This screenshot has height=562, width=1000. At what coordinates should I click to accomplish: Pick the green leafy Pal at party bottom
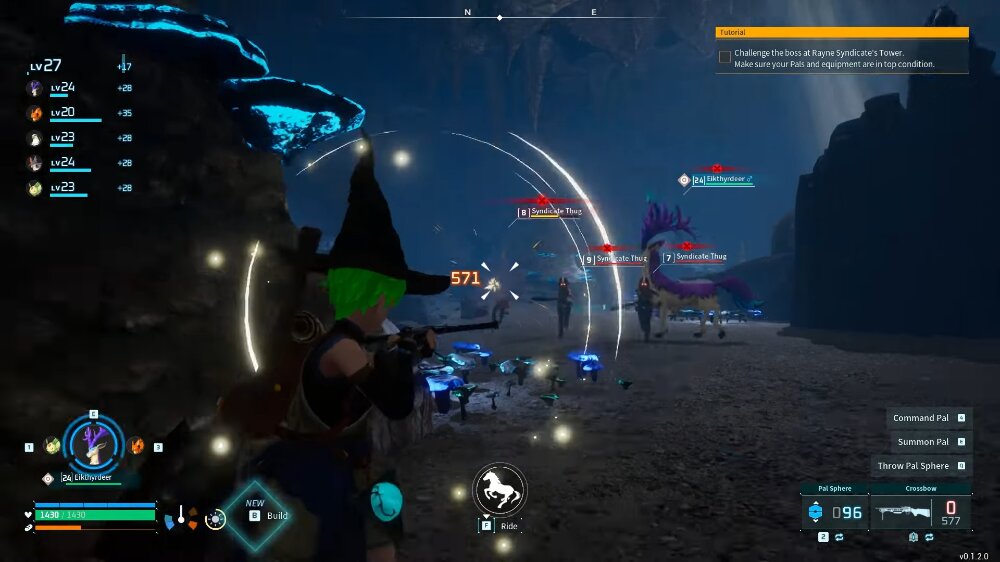(34, 187)
